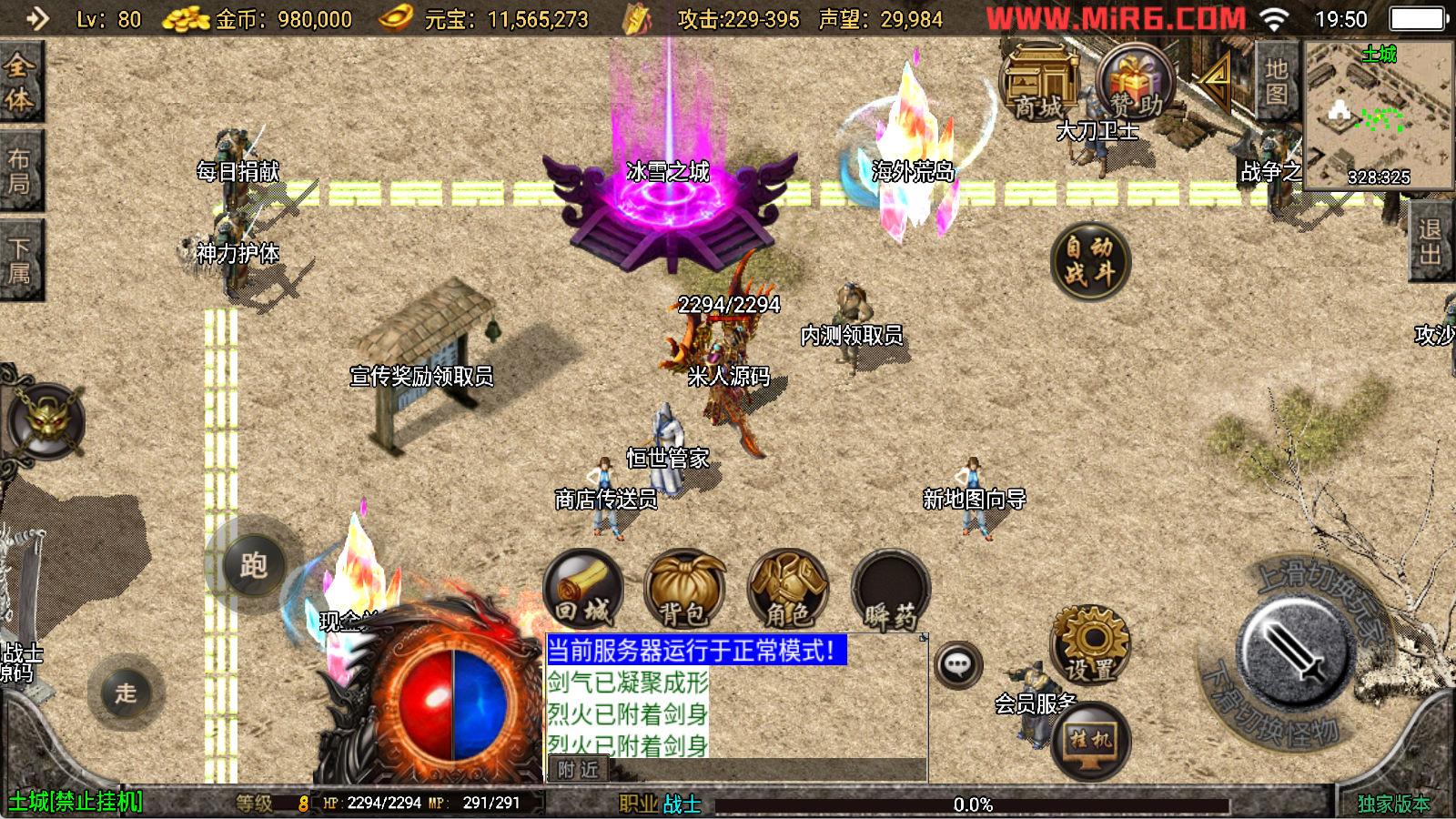Open the 设置 gear settings
This screenshot has height=819, width=1456.
tap(1090, 644)
